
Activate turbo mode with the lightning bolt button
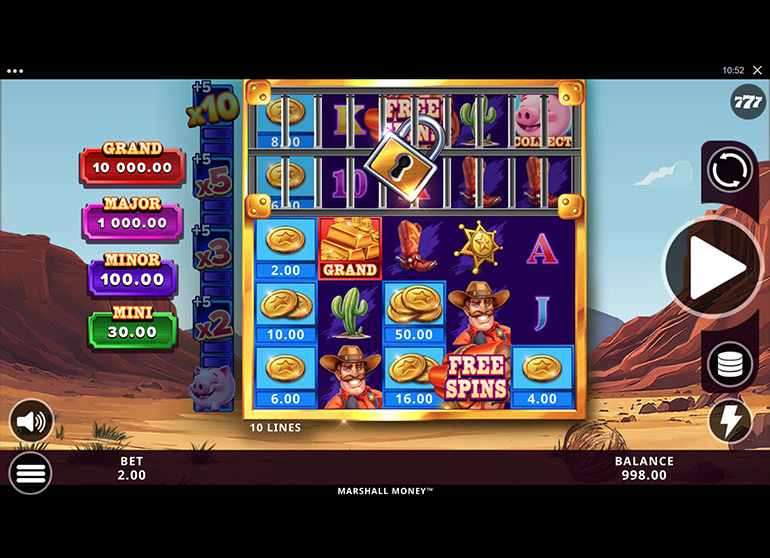pos(730,421)
